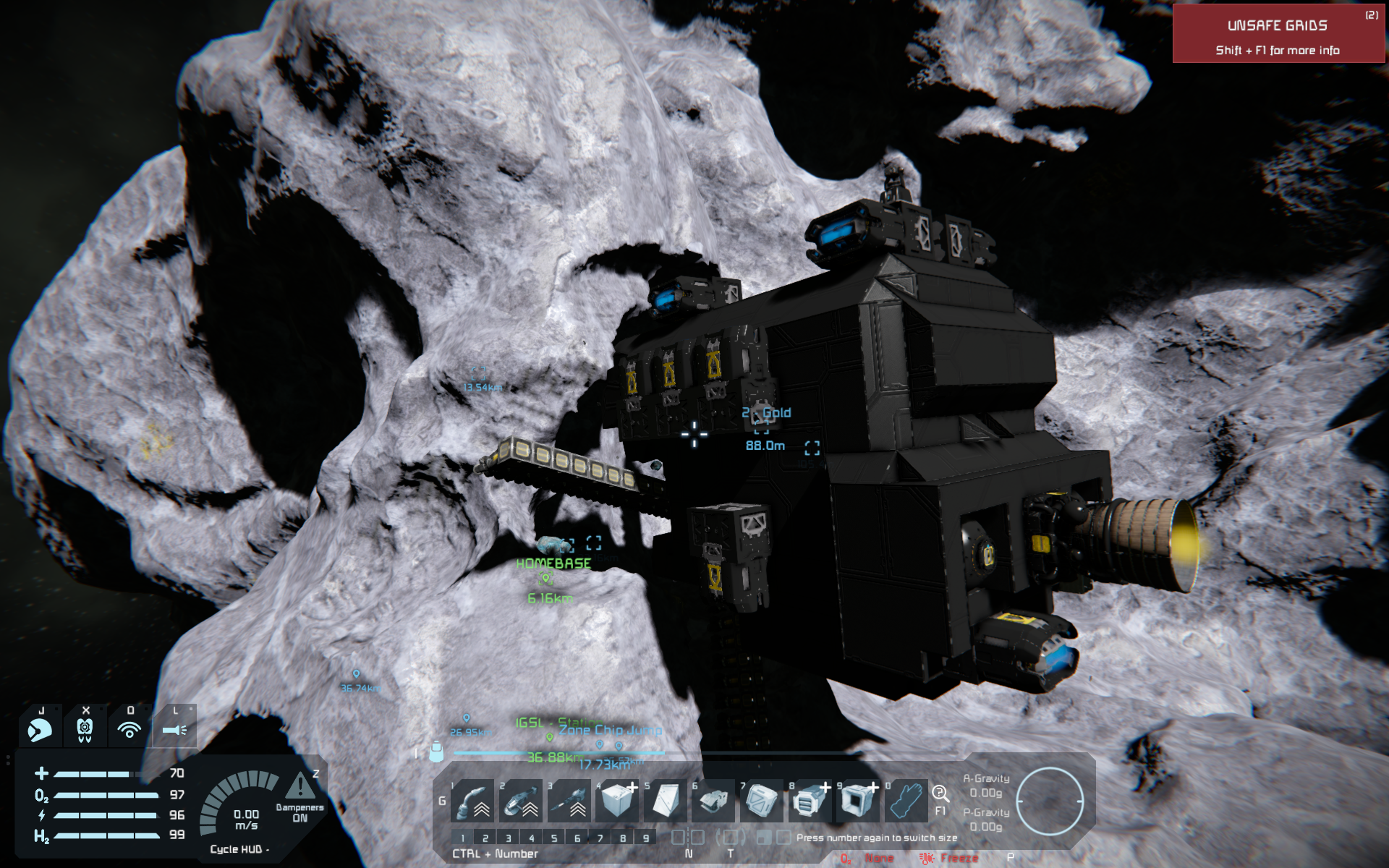Open the help magnifier icon

940,793
